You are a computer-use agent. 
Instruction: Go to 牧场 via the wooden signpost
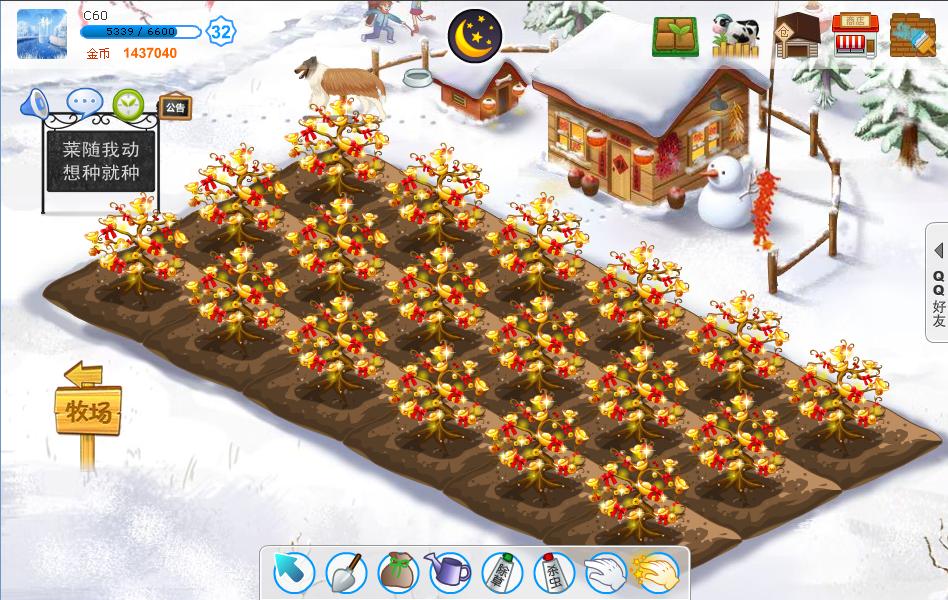88,411
